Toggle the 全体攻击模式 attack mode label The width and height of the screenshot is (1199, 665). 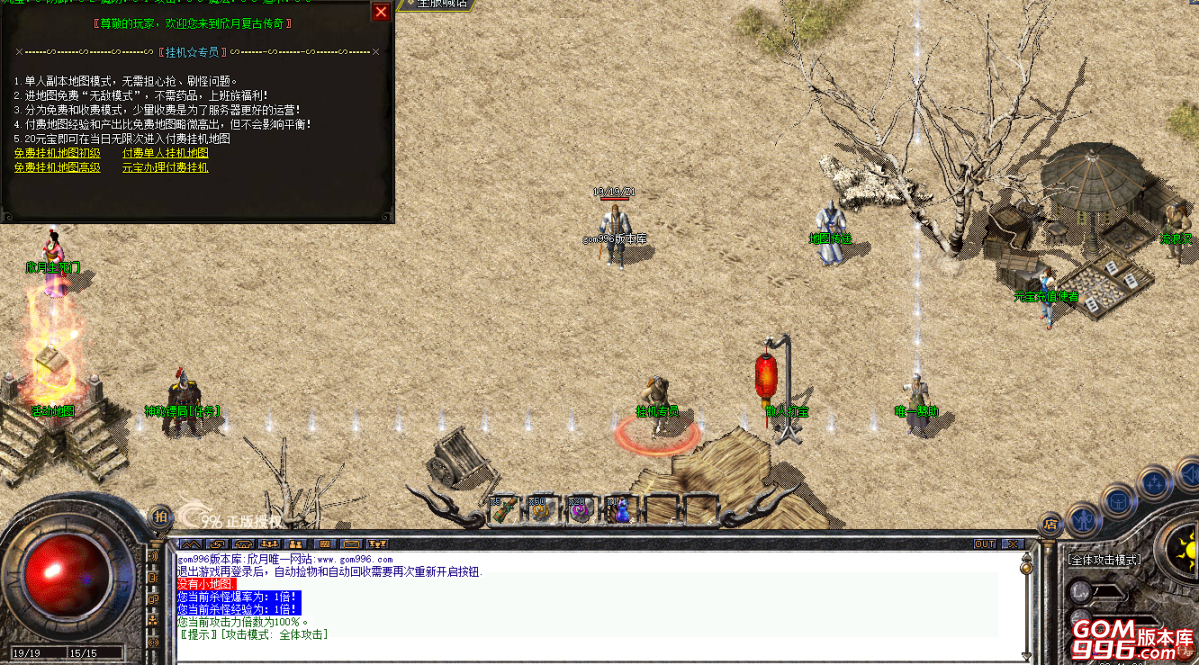[x=1104, y=560]
